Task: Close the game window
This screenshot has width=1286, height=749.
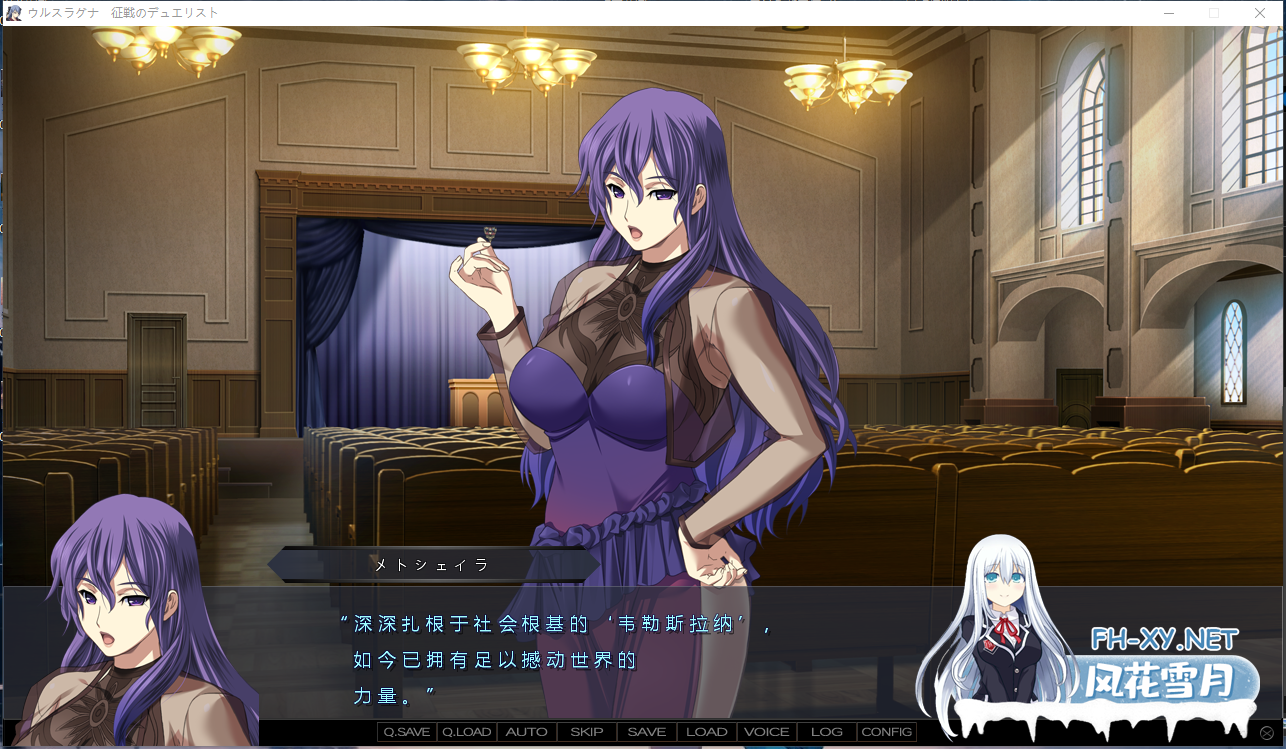Action: click(x=1260, y=13)
